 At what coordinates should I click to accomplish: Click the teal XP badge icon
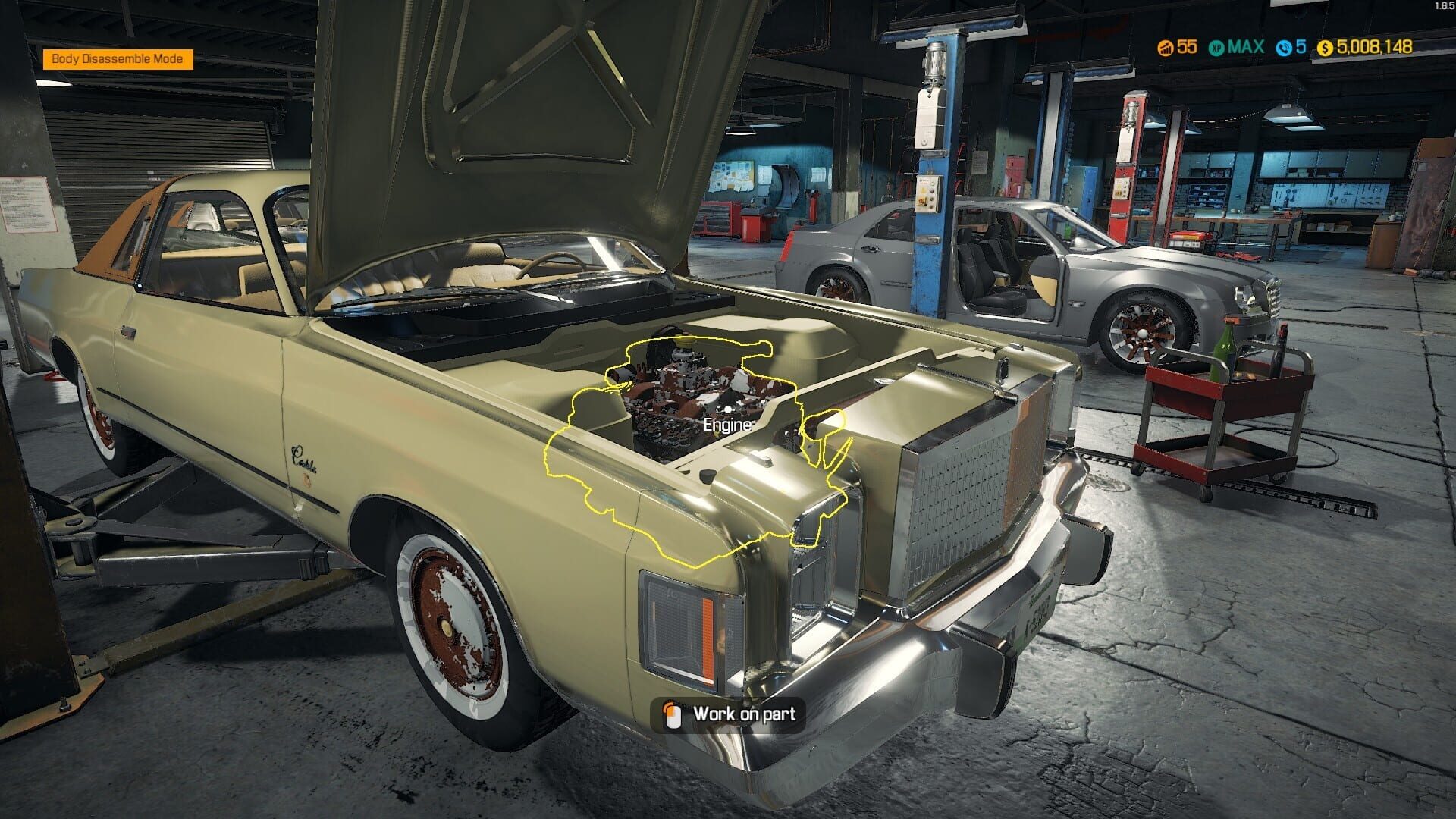pyautogui.click(x=1217, y=48)
